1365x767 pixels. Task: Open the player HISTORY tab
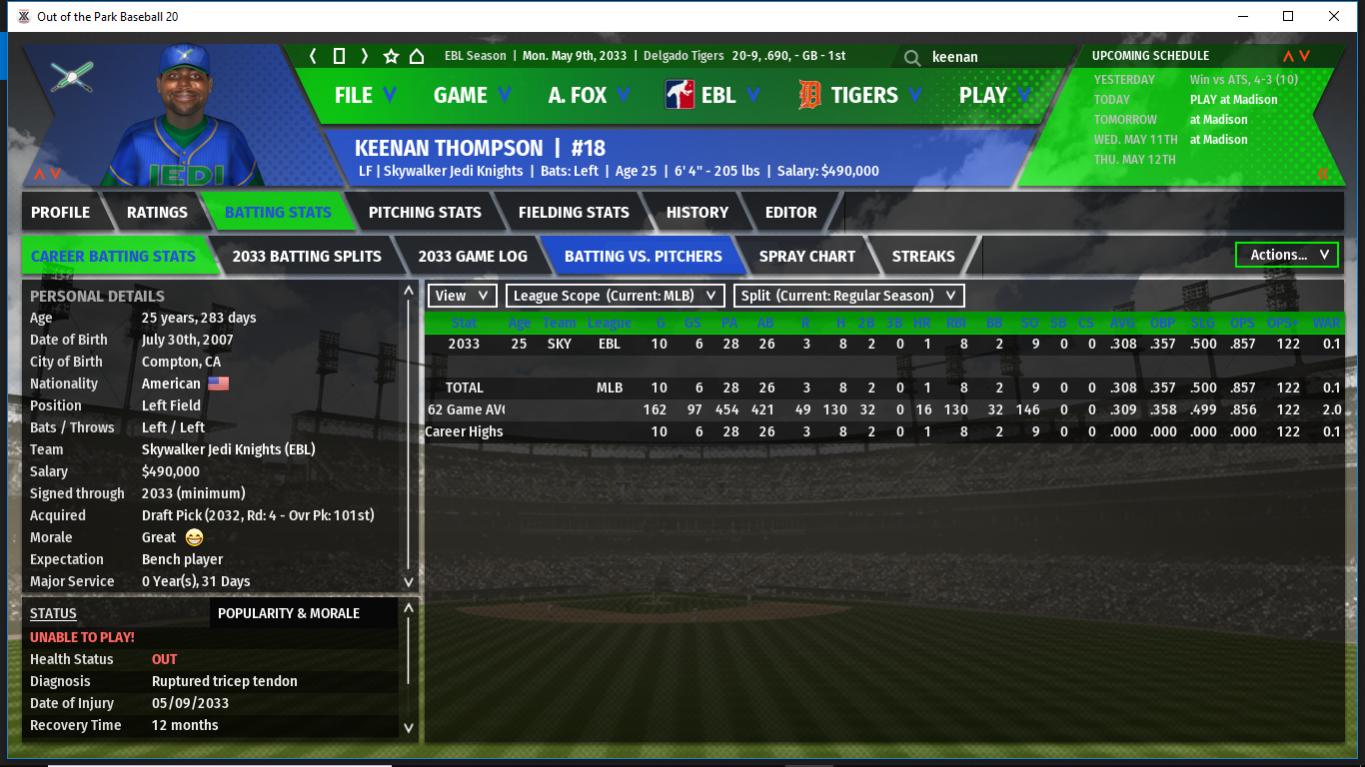[697, 212]
